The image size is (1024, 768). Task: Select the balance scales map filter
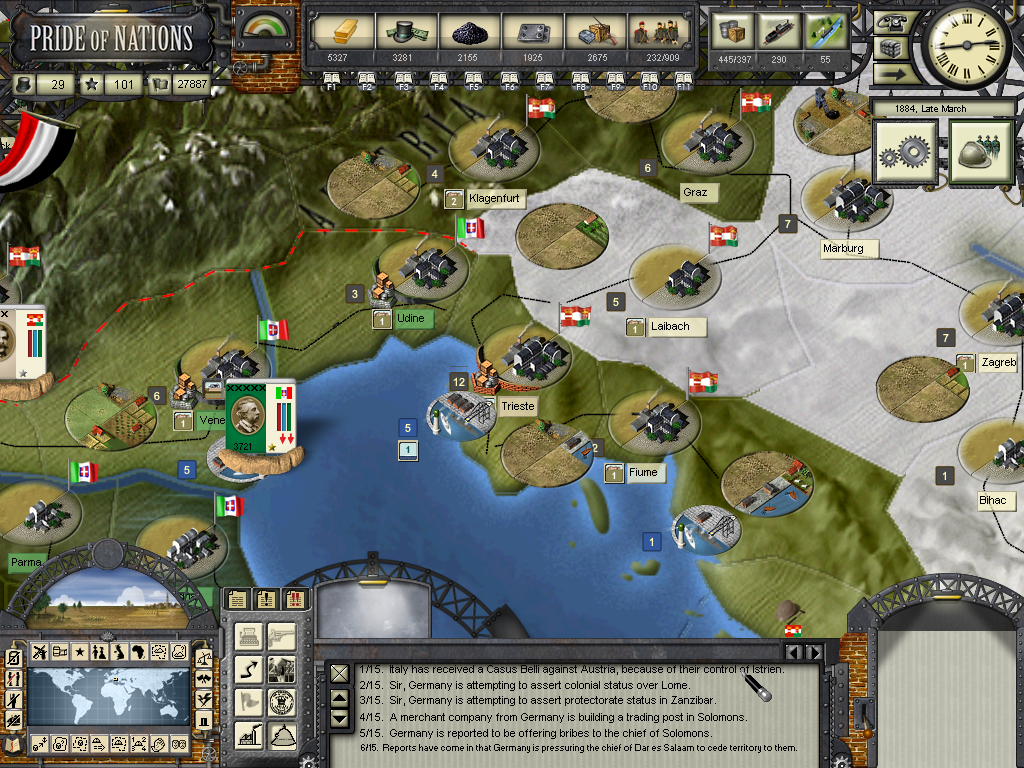(x=204, y=657)
